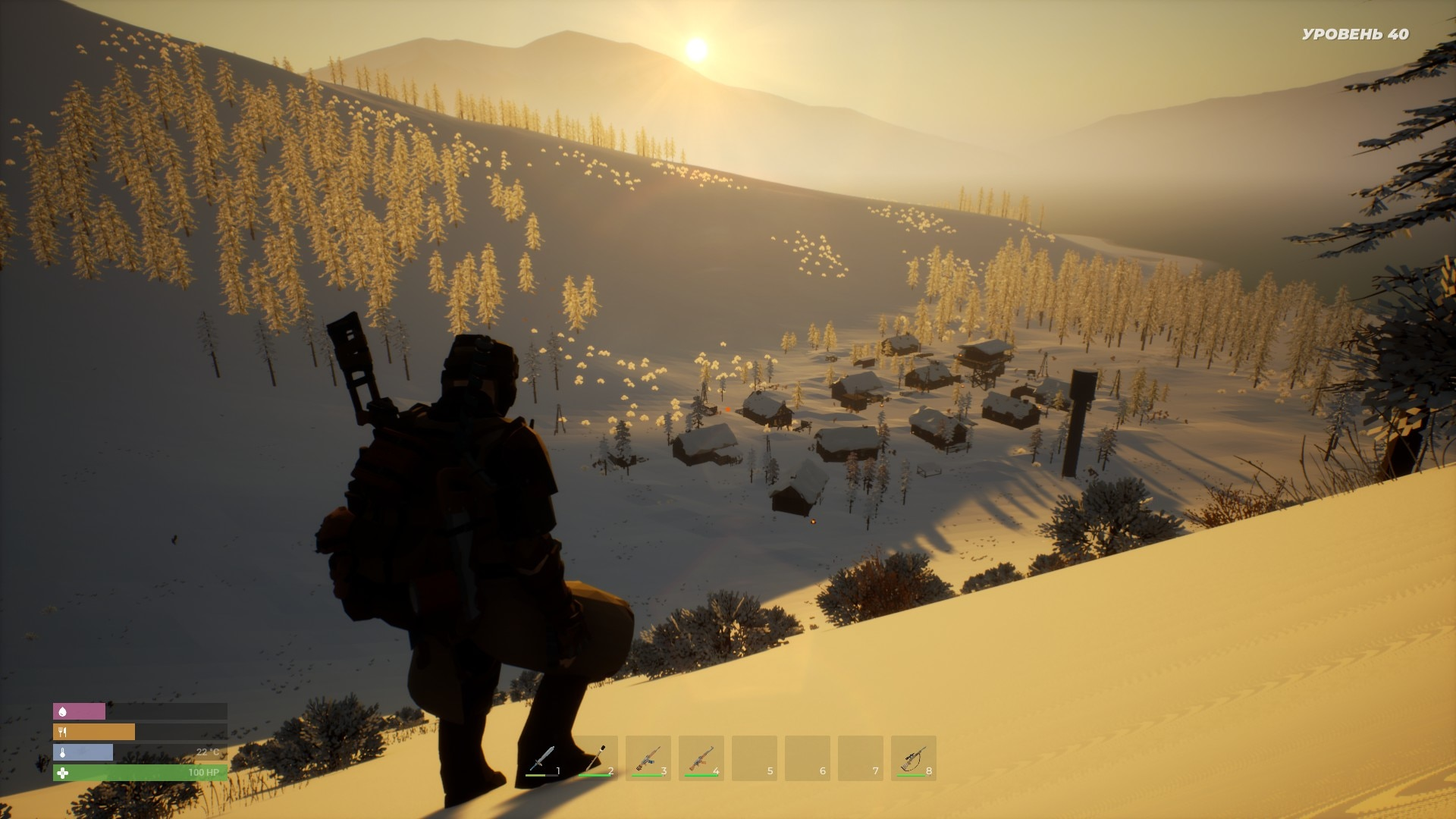This screenshot has width=1456, height=819.
Task: Switch to the assault rifle in slot 4
Action: tap(701, 758)
